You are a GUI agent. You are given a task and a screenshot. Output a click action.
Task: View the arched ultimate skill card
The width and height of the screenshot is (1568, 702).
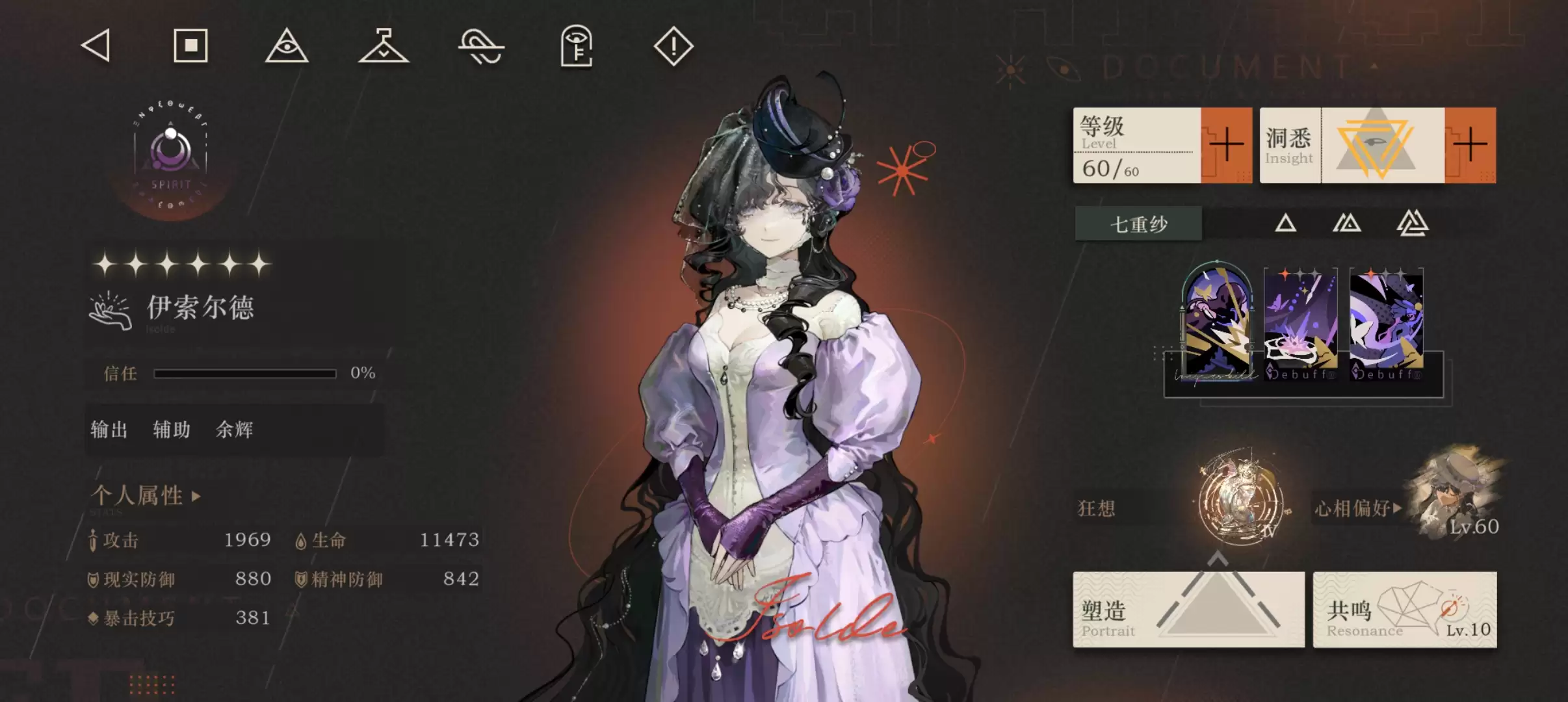click(x=1217, y=322)
